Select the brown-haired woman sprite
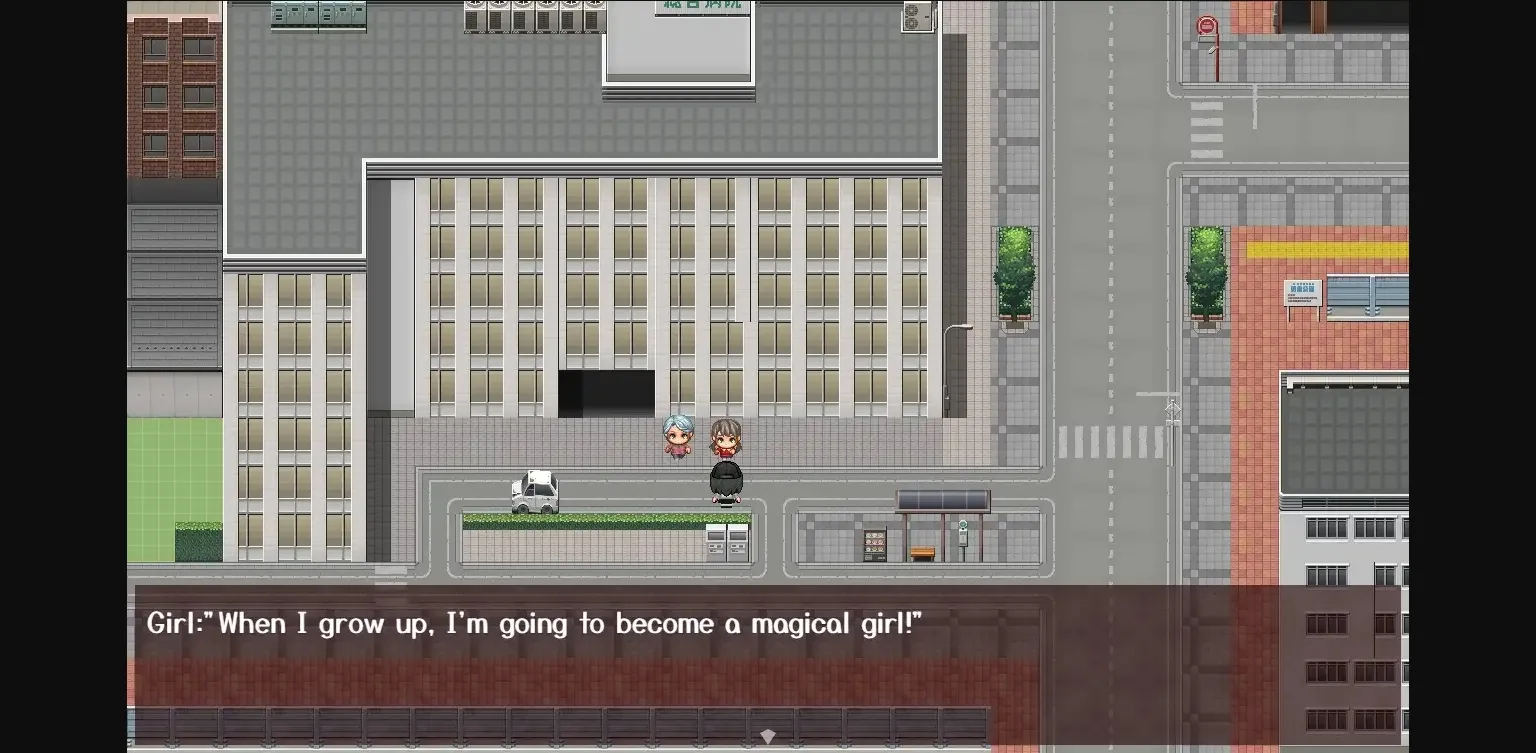1536x753 pixels. 727,435
